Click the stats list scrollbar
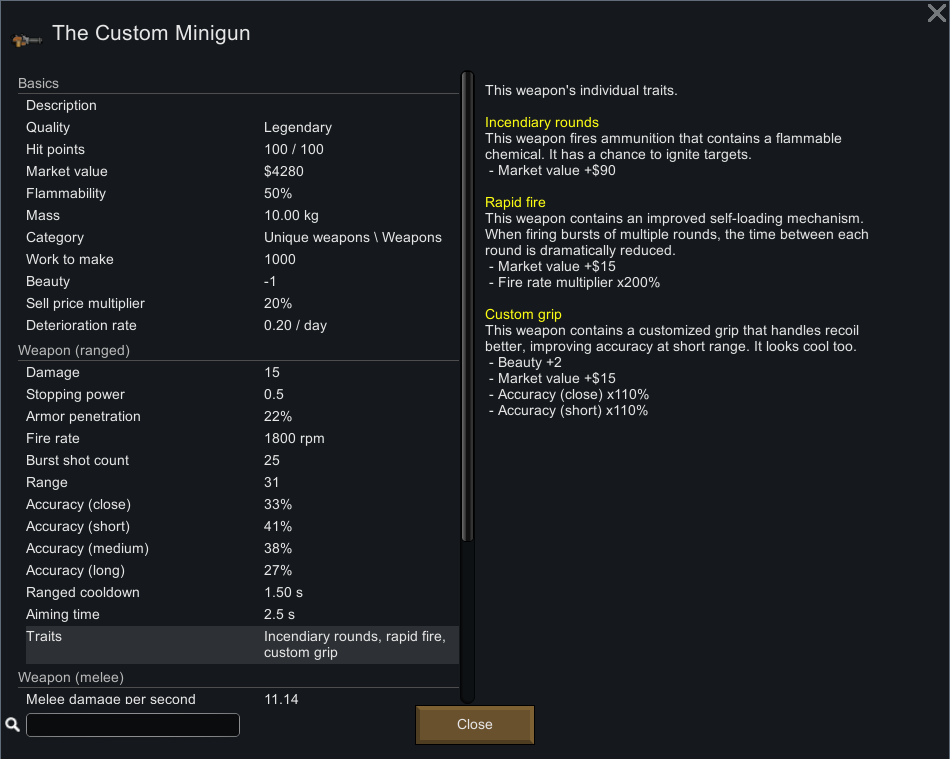The image size is (950, 759). [467, 300]
